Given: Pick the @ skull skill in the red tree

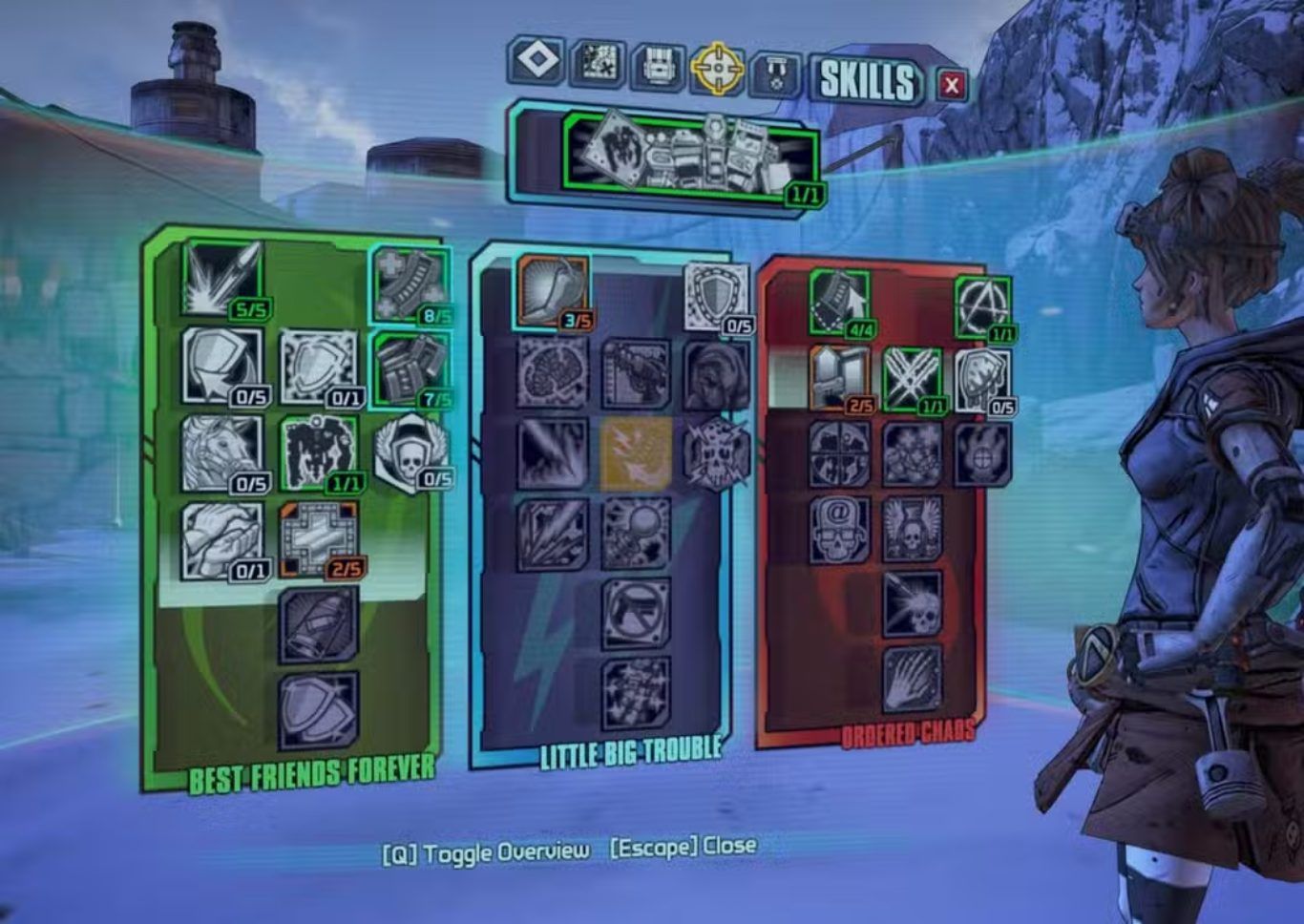Looking at the screenshot, I should (839, 528).
